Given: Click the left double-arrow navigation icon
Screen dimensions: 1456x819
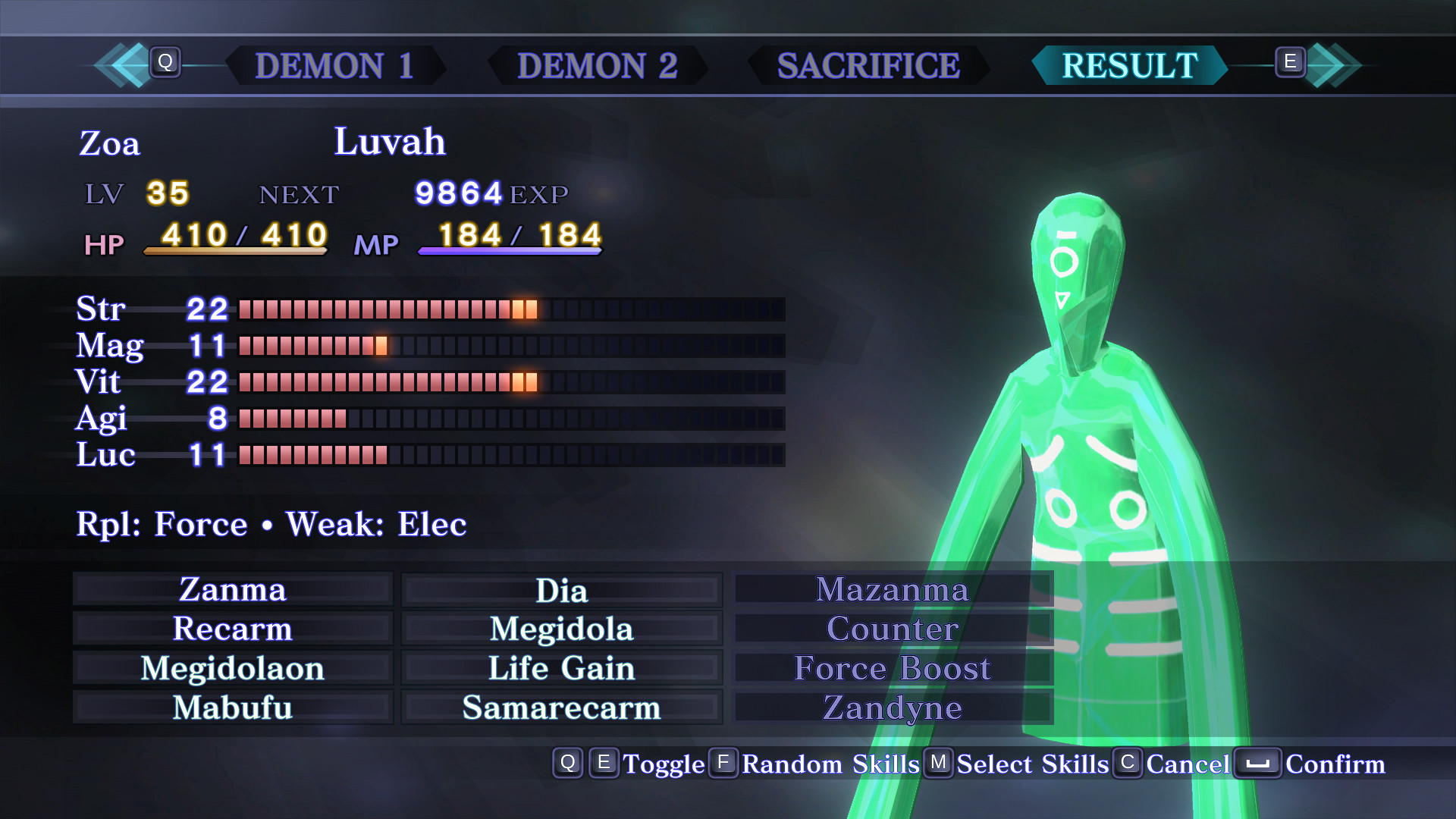Looking at the screenshot, I should (121, 65).
